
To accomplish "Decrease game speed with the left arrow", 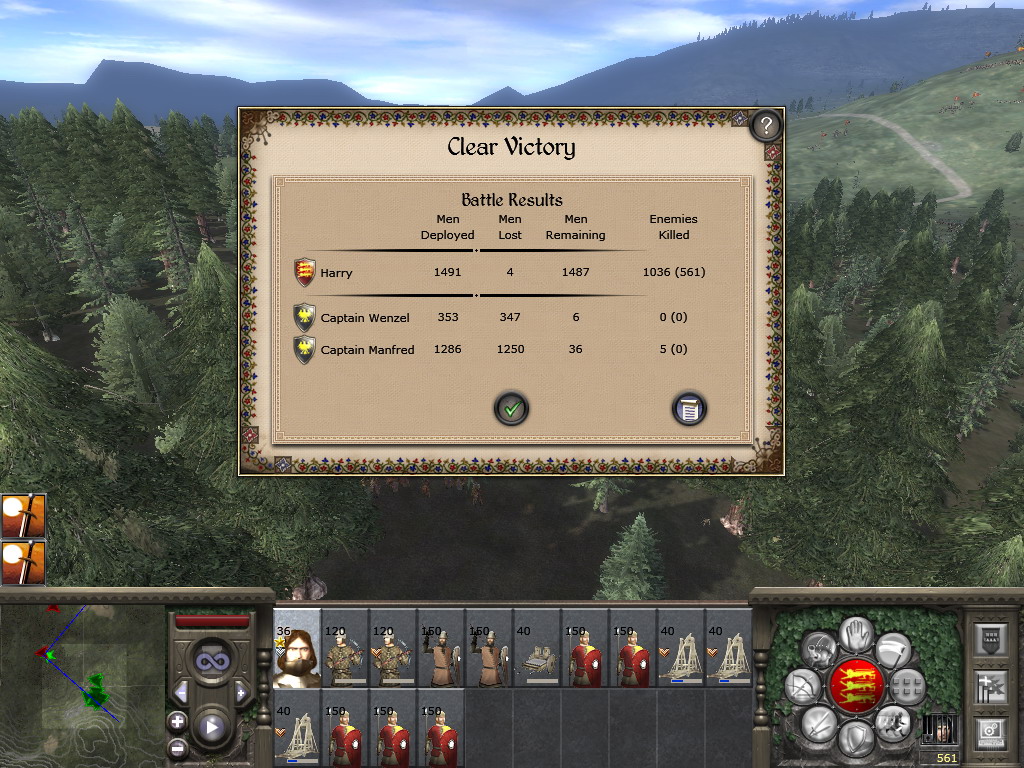I will coord(182,692).
